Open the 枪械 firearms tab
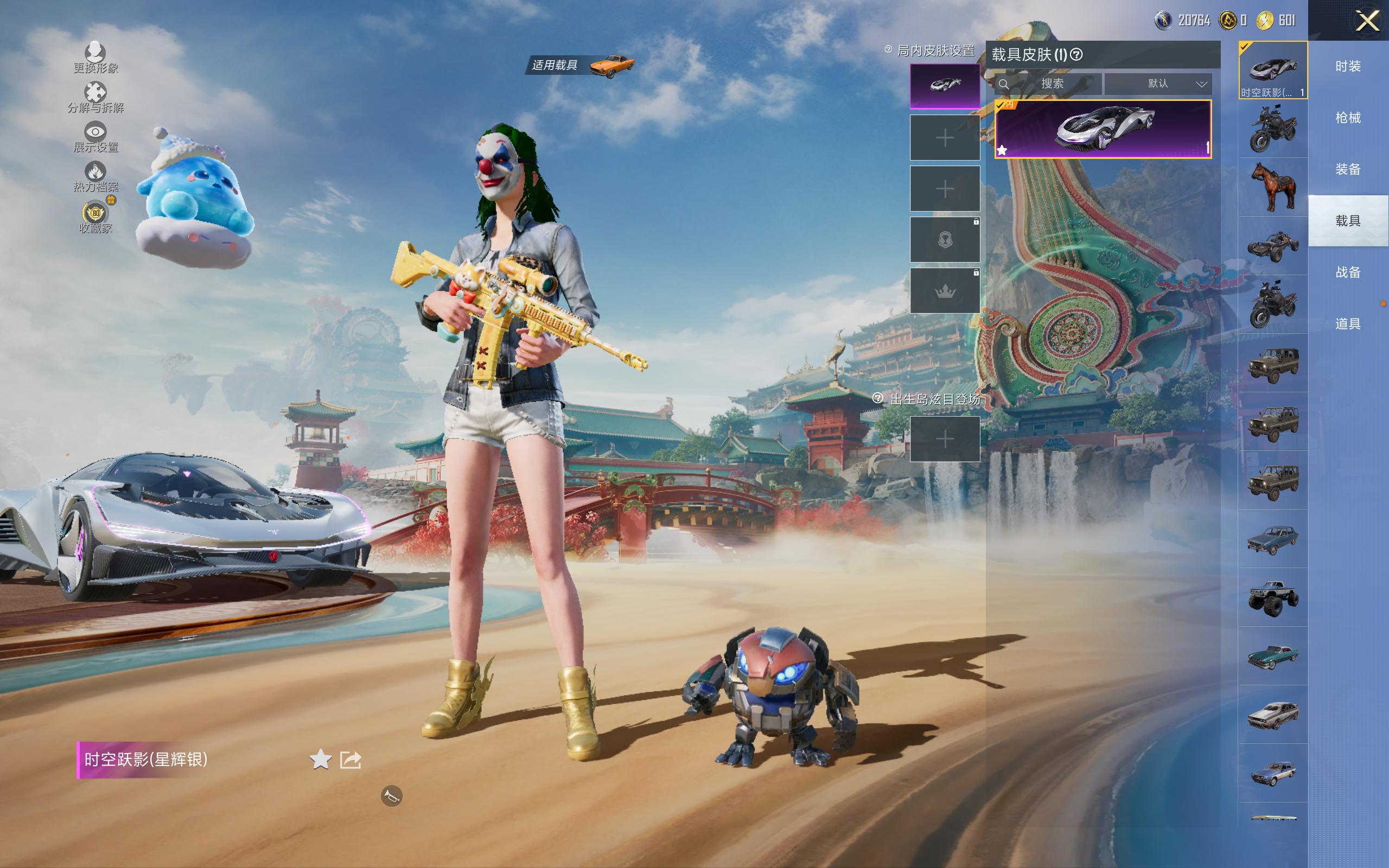The height and width of the screenshot is (868, 1389). 1347,118
